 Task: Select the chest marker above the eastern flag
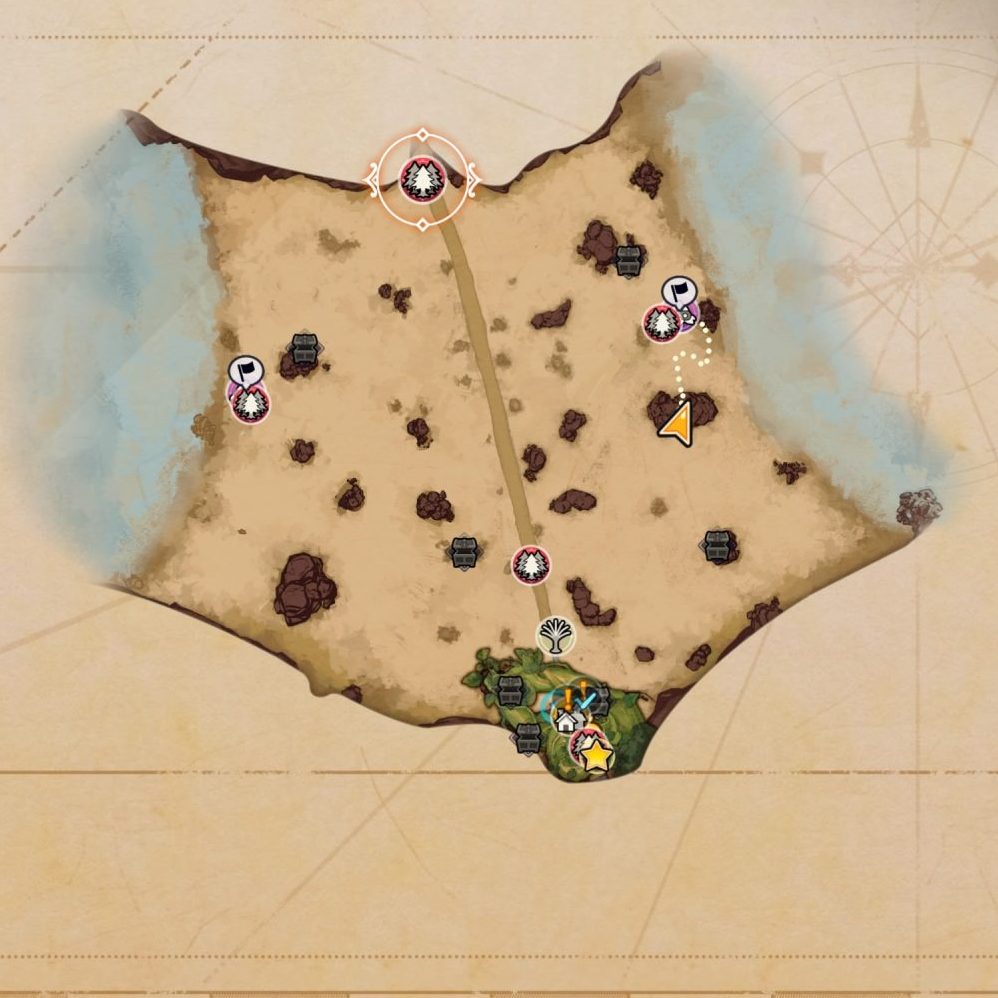click(627, 260)
